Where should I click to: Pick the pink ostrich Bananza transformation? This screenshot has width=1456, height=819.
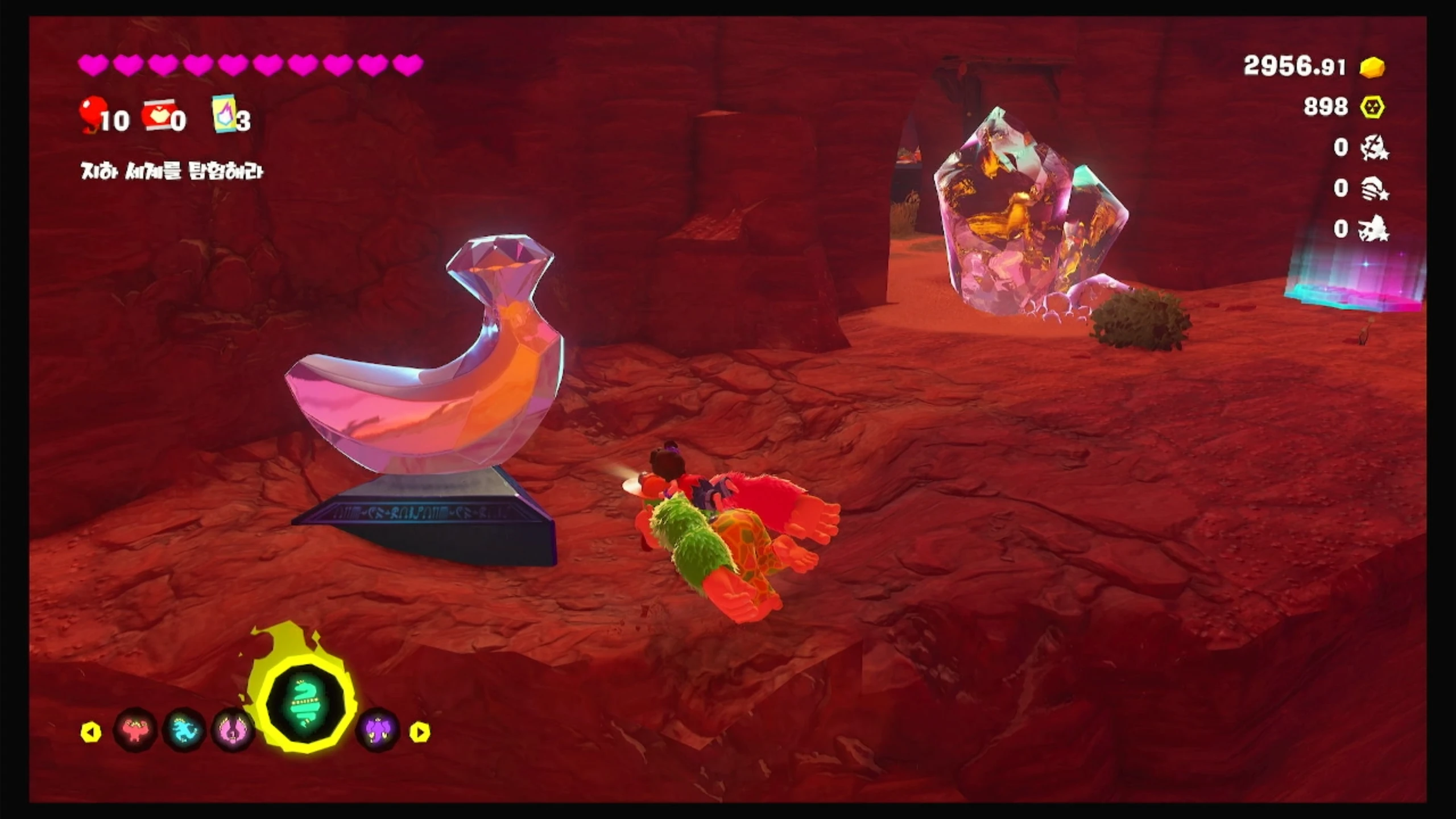pos(232,730)
